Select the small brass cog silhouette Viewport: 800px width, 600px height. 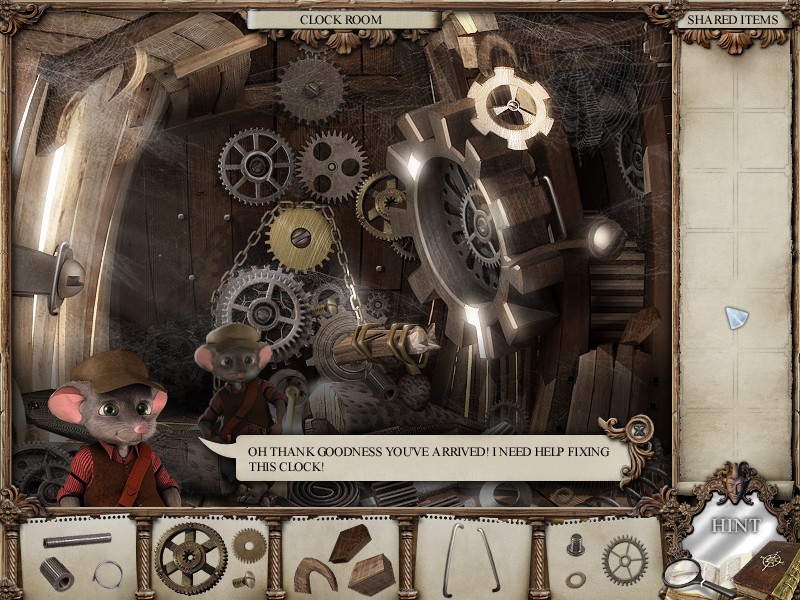click(249, 545)
